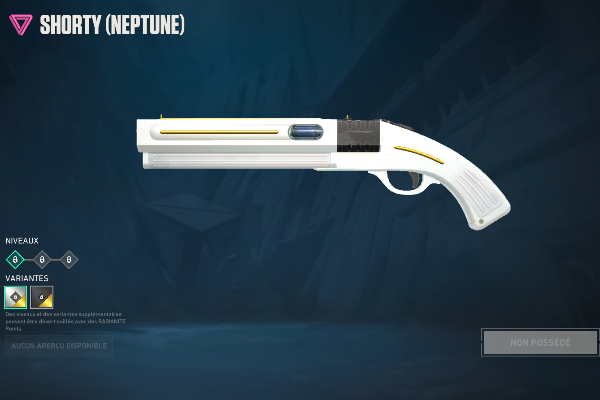Choose the black and gold variant swatch
The width and height of the screenshot is (600, 400).
pos(42,297)
